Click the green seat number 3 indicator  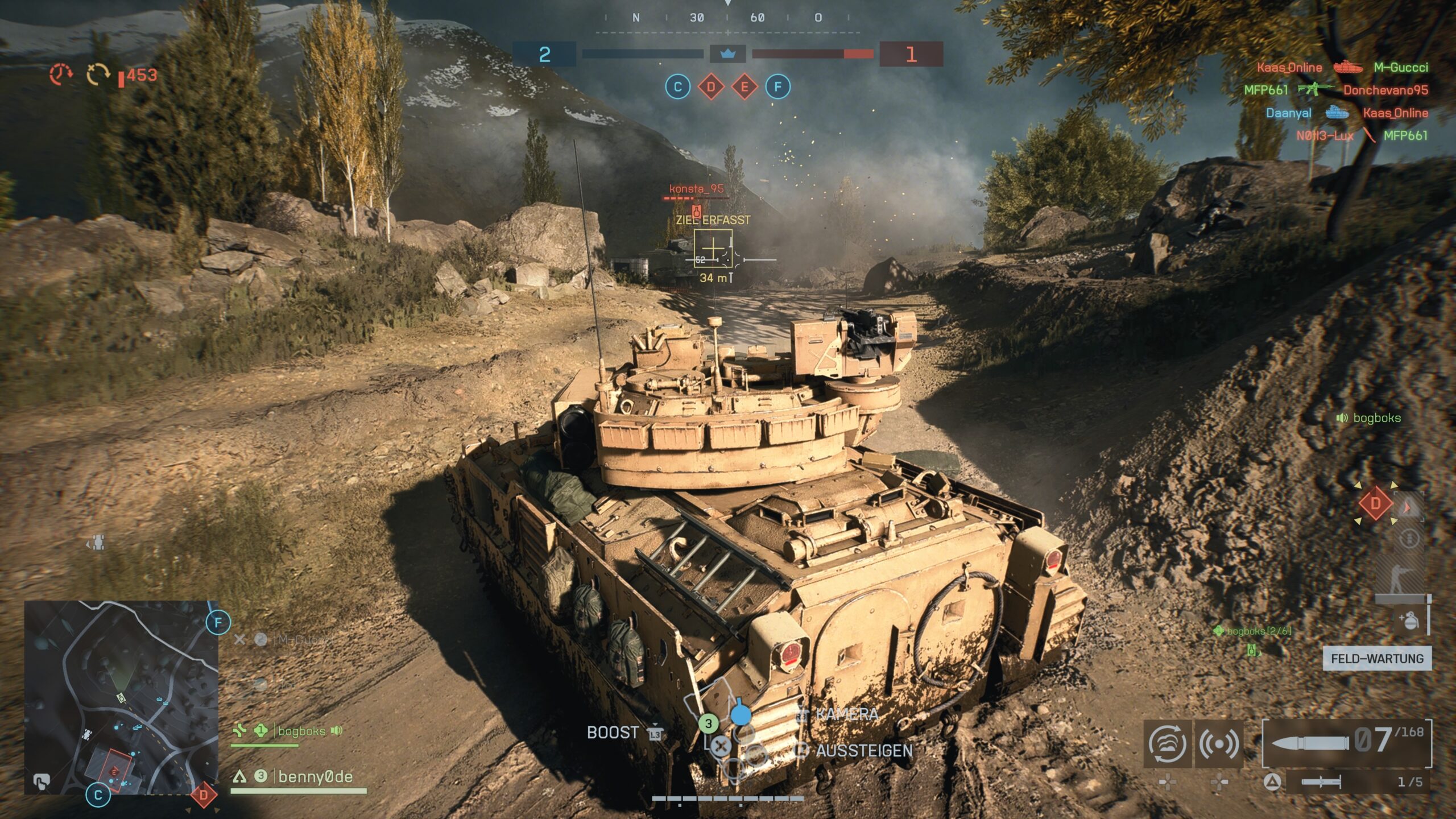coord(708,723)
